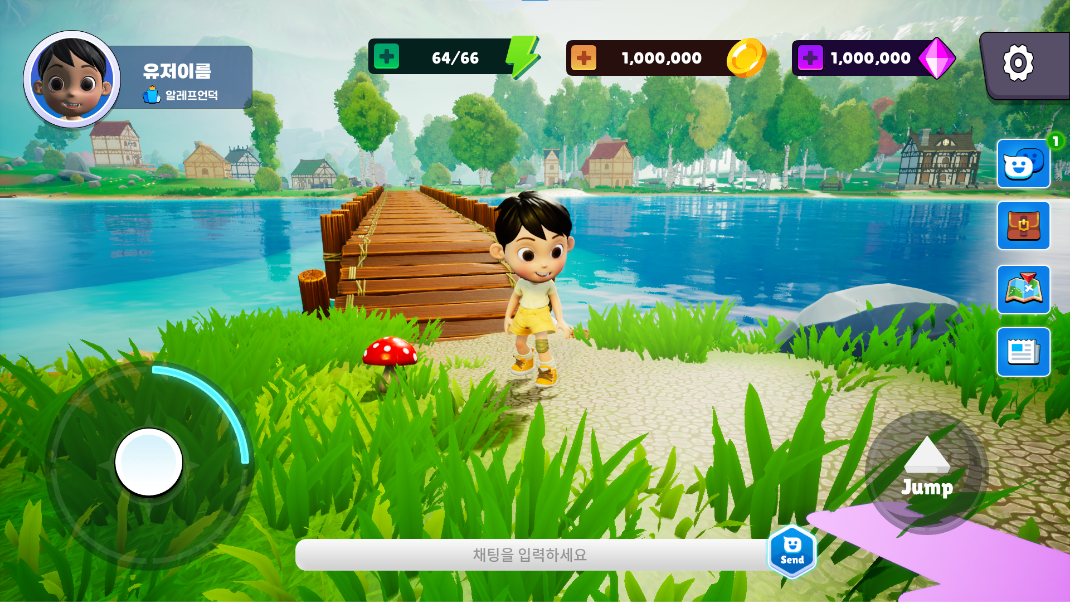Viewport: 1070px width, 602px height.
Task: Click the gold coin currency icon
Action: (746, 57)
